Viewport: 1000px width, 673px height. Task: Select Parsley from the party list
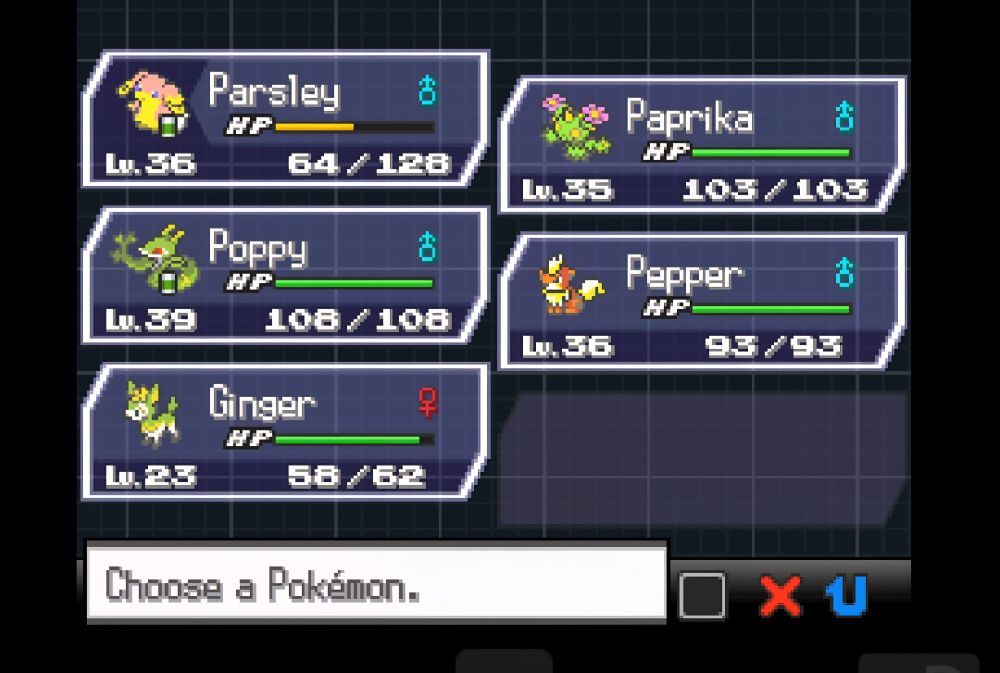(285, 121)
